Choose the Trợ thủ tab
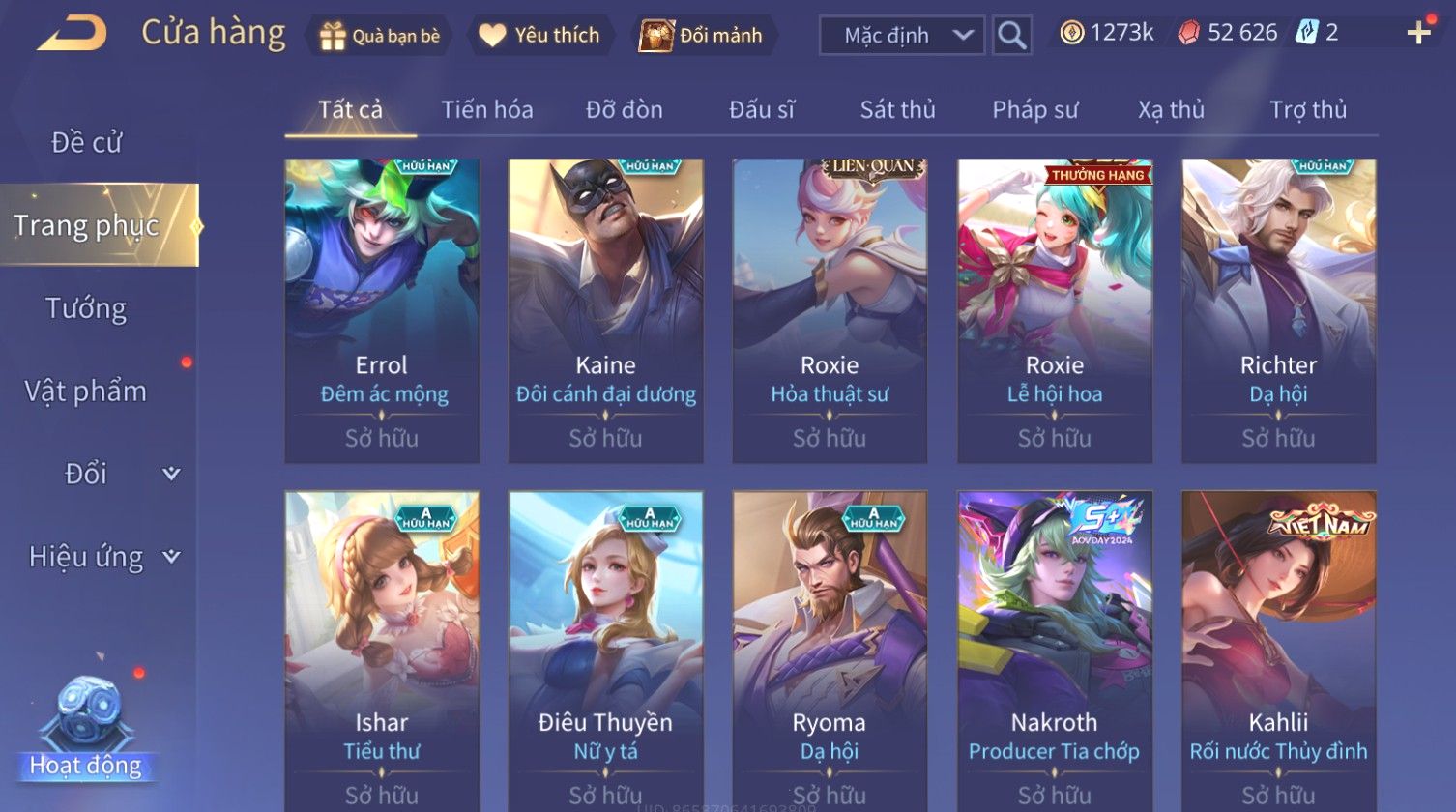This screenshot has height=812, width=1456. (x=1308, y=110)
